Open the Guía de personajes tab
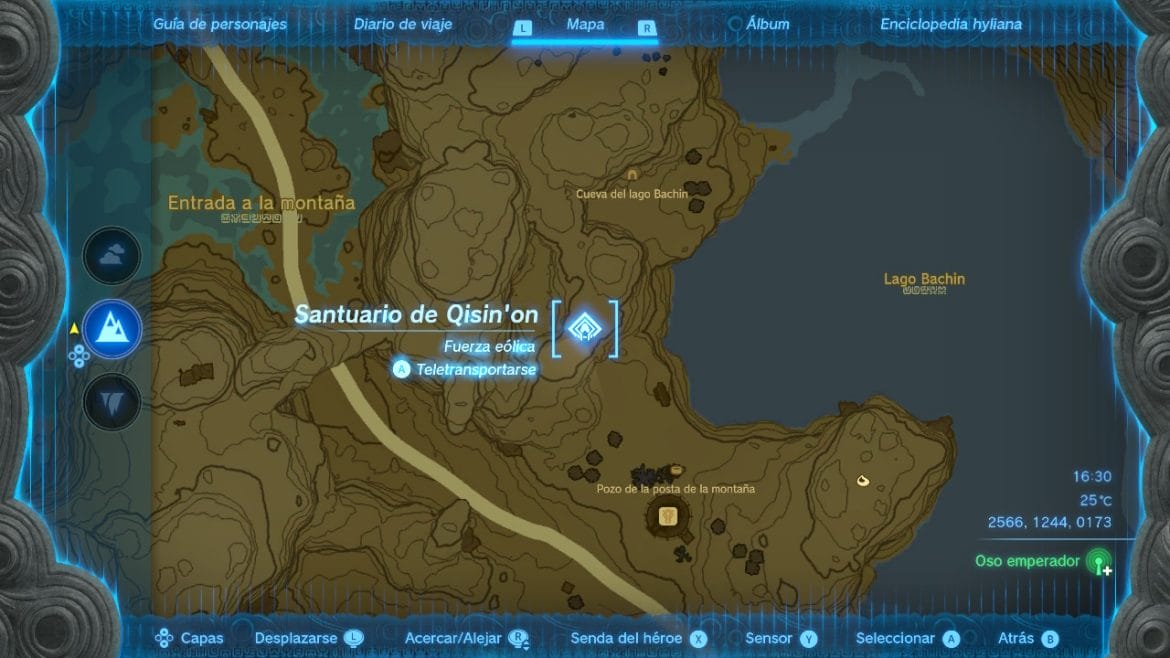Screen dimensions: 1170x658 point(219,24)
